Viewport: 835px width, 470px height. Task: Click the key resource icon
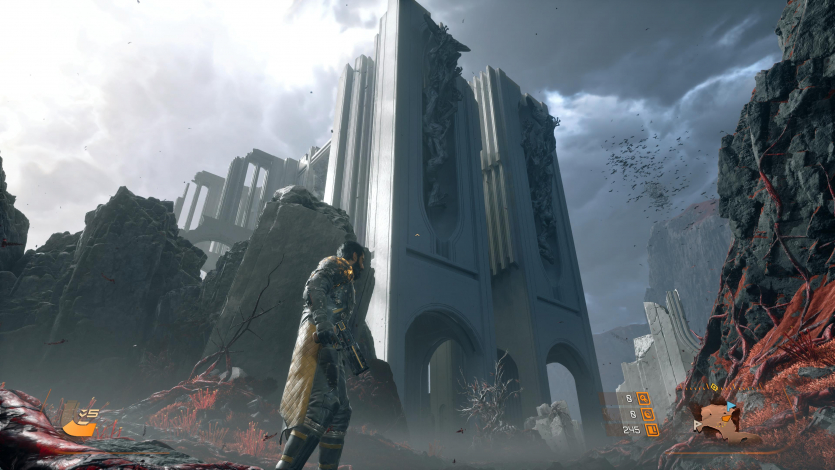coord(643,397)
